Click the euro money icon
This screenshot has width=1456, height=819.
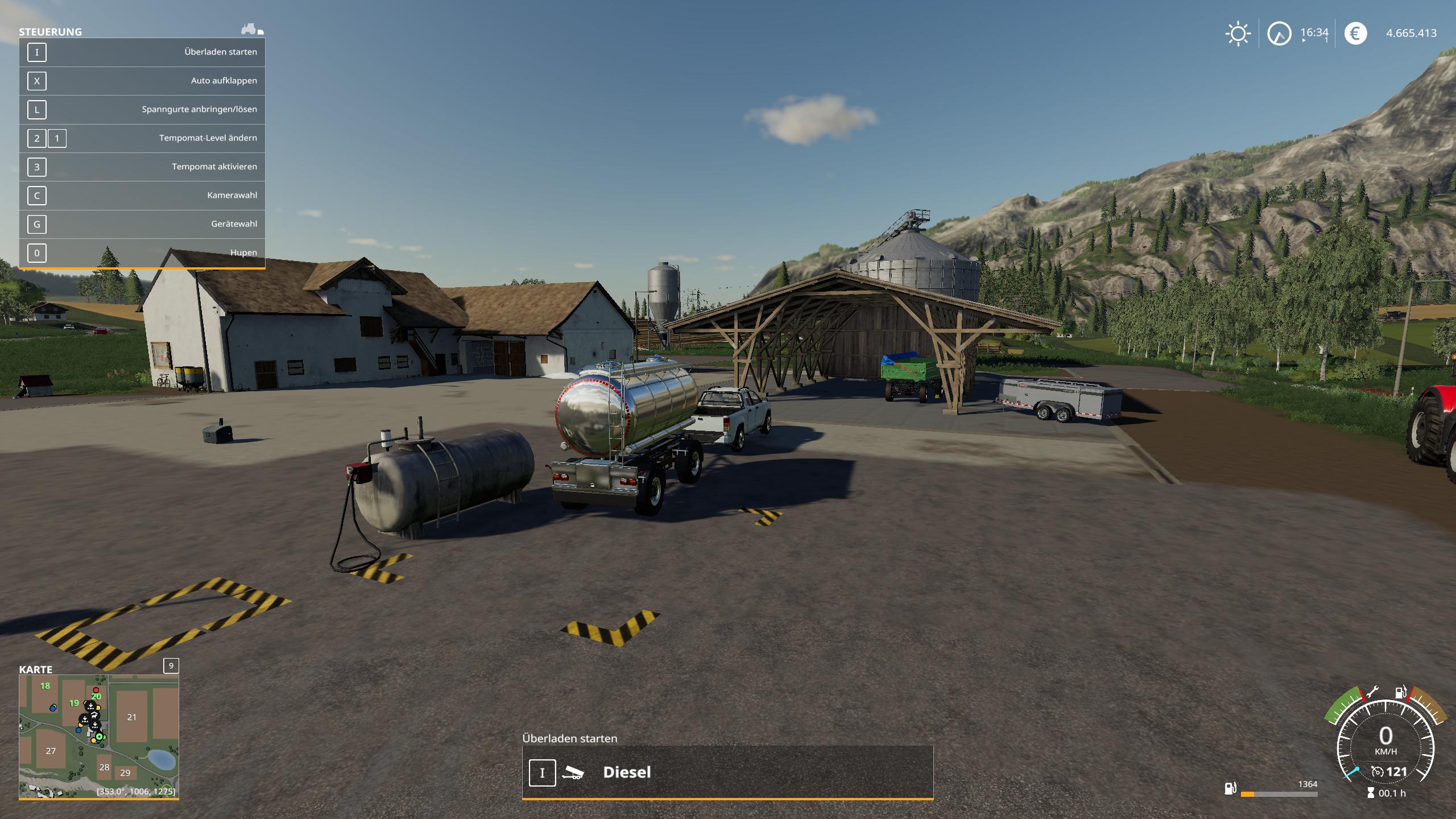[1355, 34]
